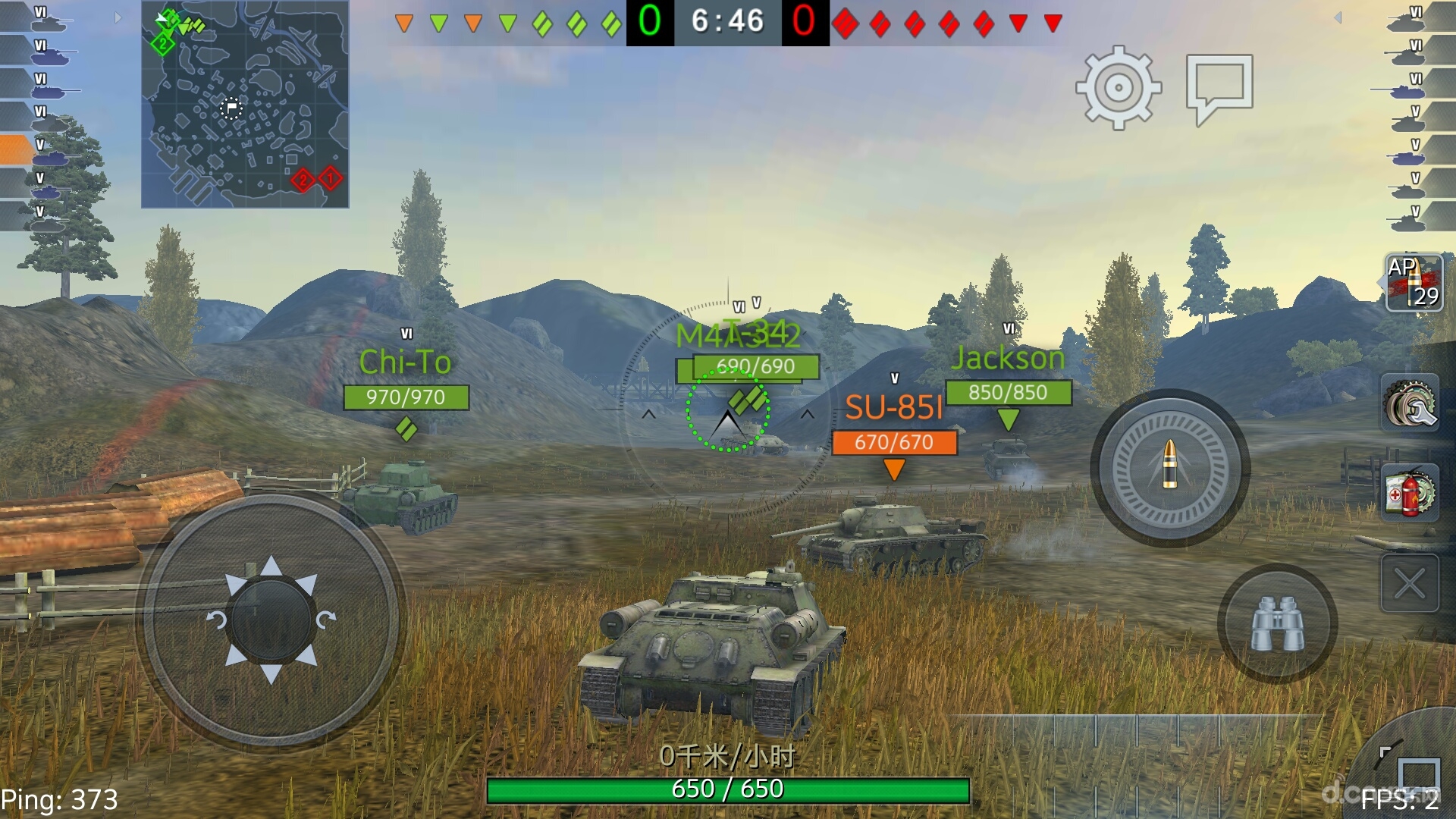Tap the X cancel button

1410,583
